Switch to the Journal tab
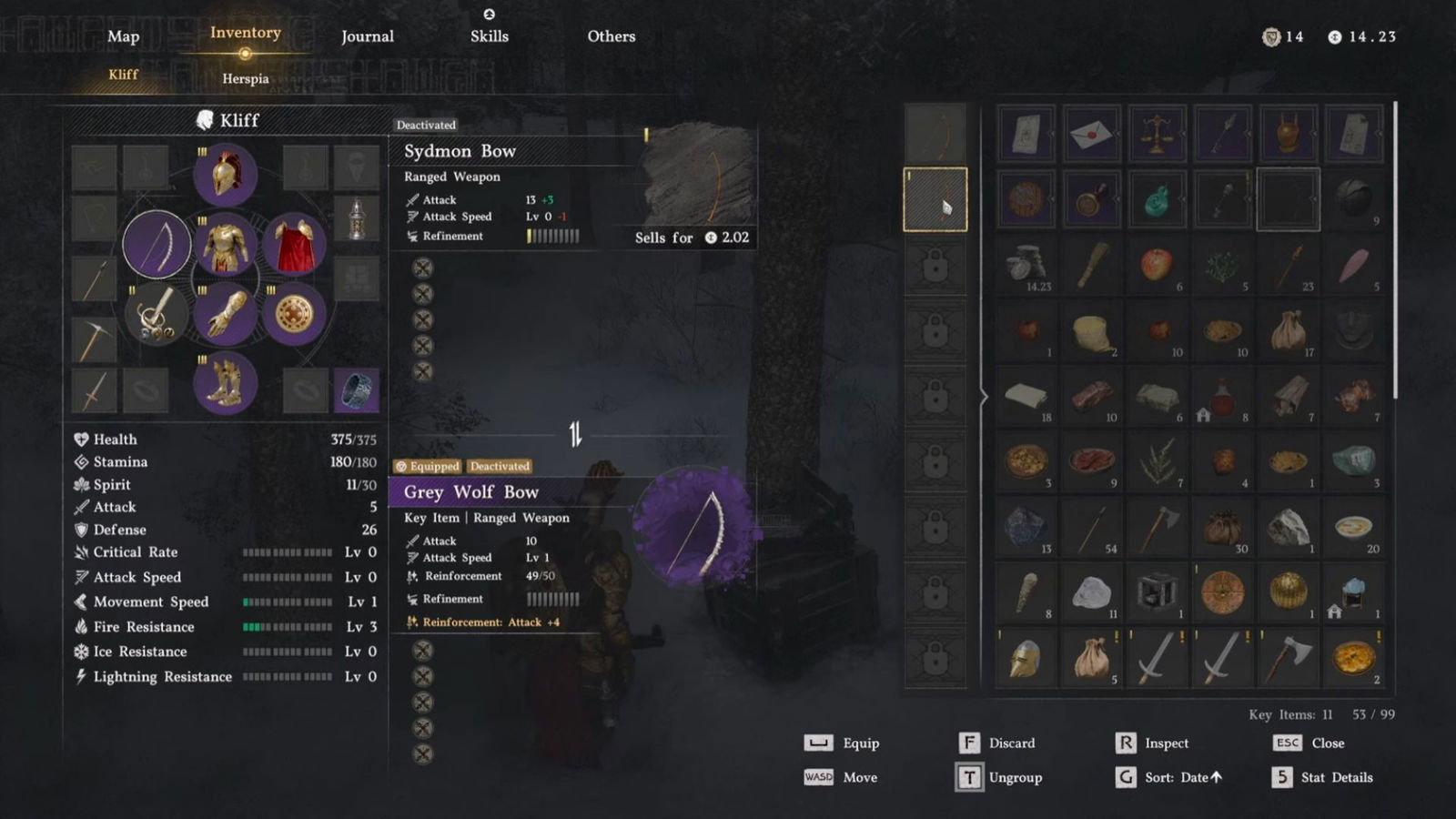 pyautogui.click(x=368, y=36)
